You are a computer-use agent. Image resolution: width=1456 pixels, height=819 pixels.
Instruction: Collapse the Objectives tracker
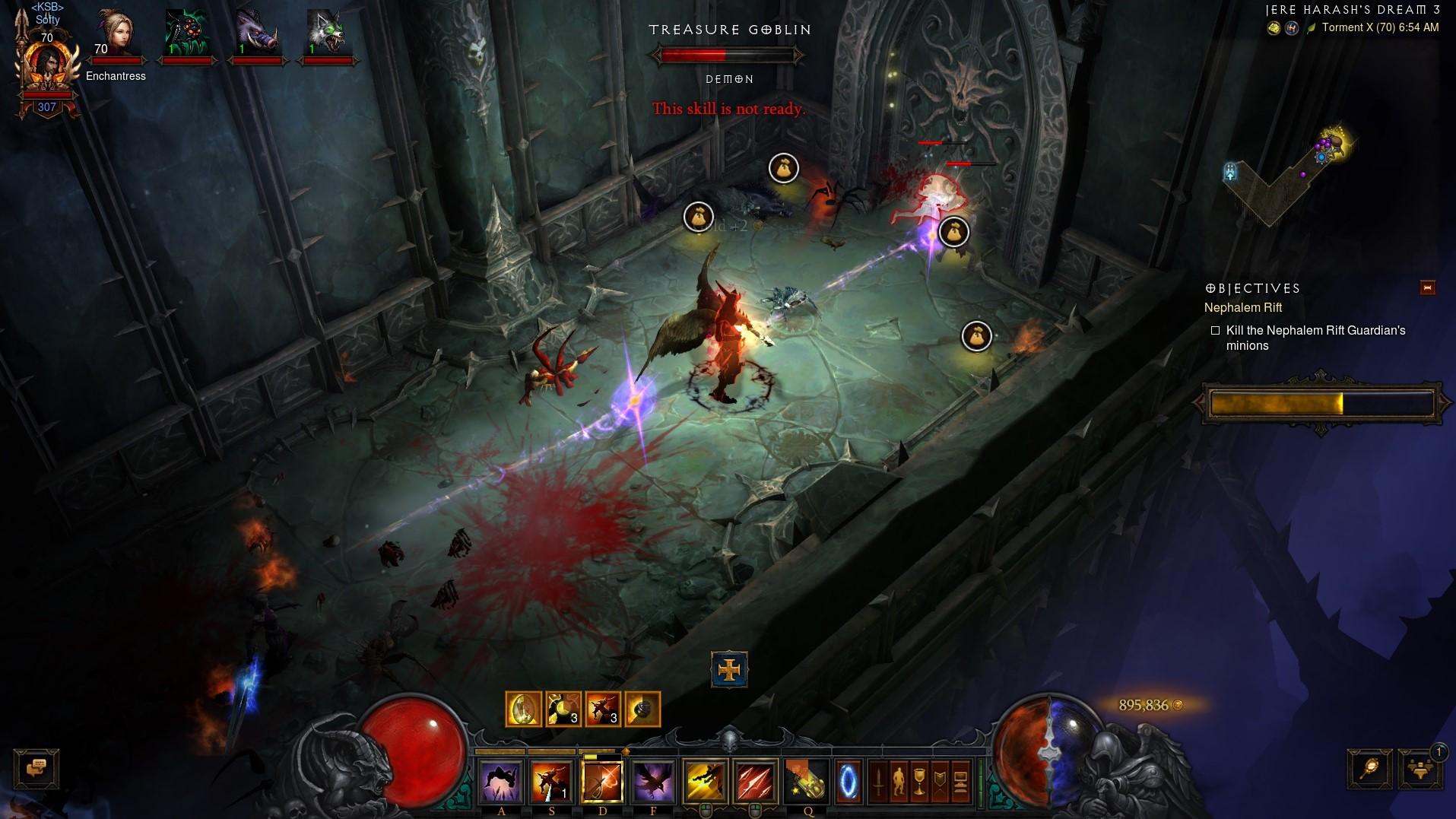tap(1427, 287)
